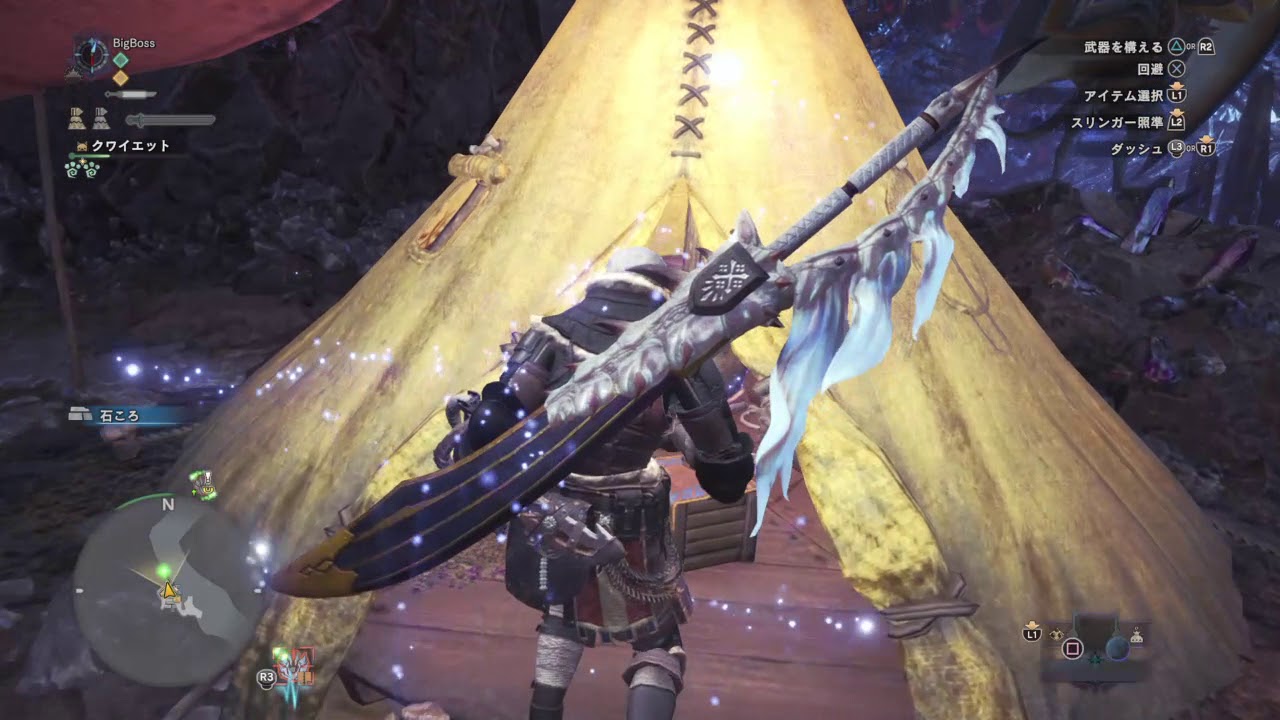This screenshot has width=1280, height=720.
Task: Click the Palico name クワイエット
Action: (x=130, y=146)
